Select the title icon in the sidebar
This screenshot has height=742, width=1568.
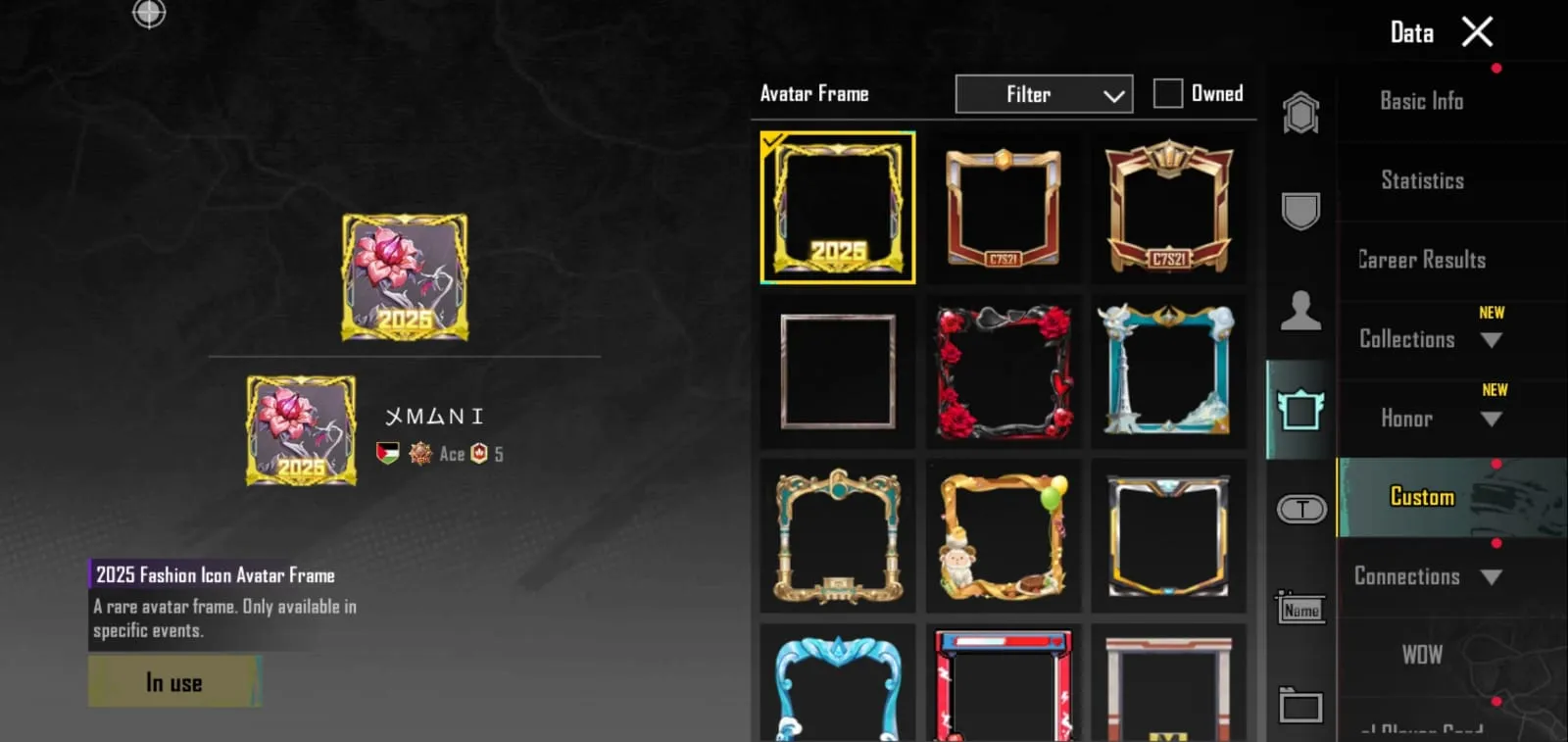pyautogui.click(x=1300, y=509)
